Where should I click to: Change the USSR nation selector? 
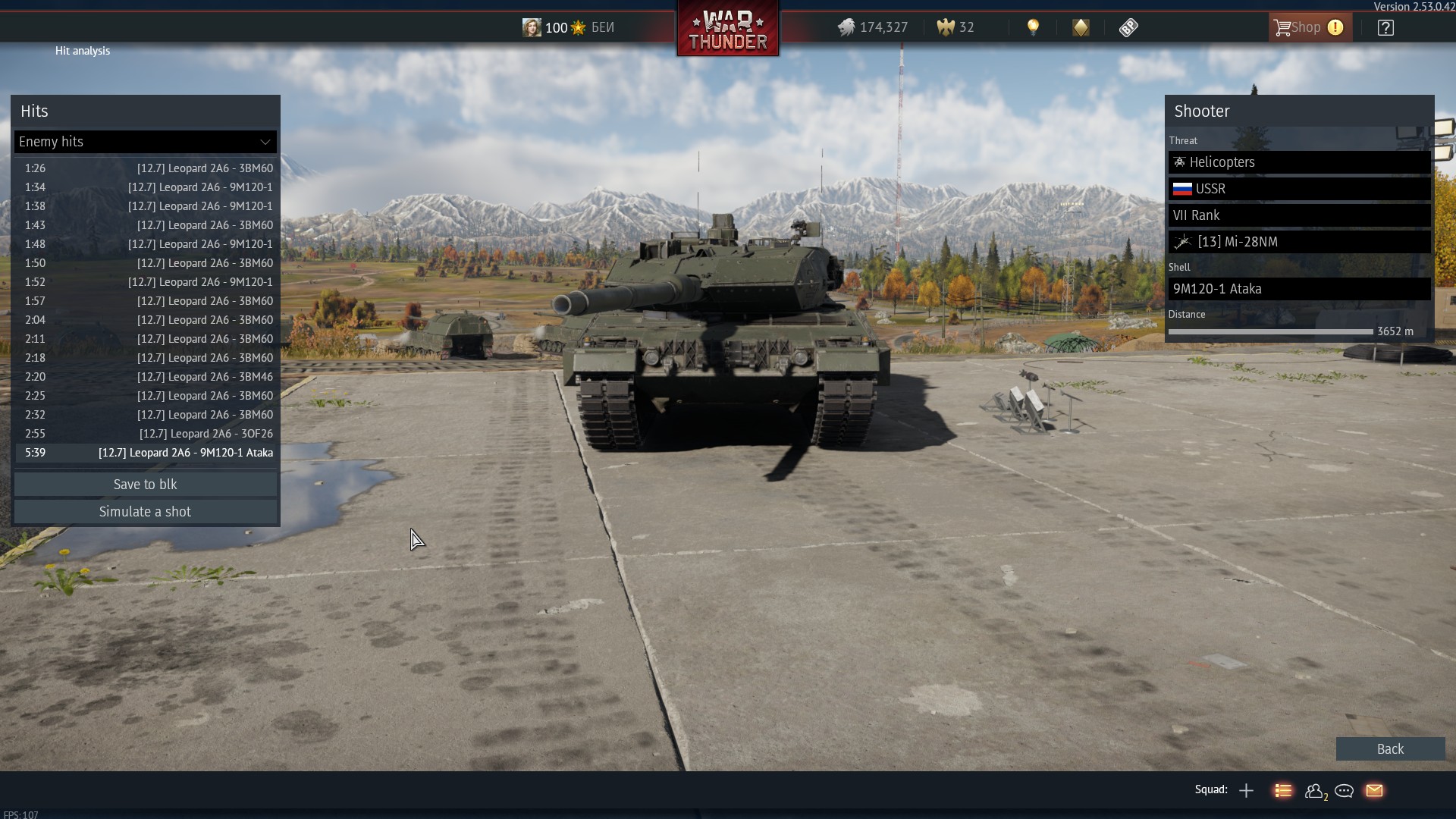[x=1298, y=189]
